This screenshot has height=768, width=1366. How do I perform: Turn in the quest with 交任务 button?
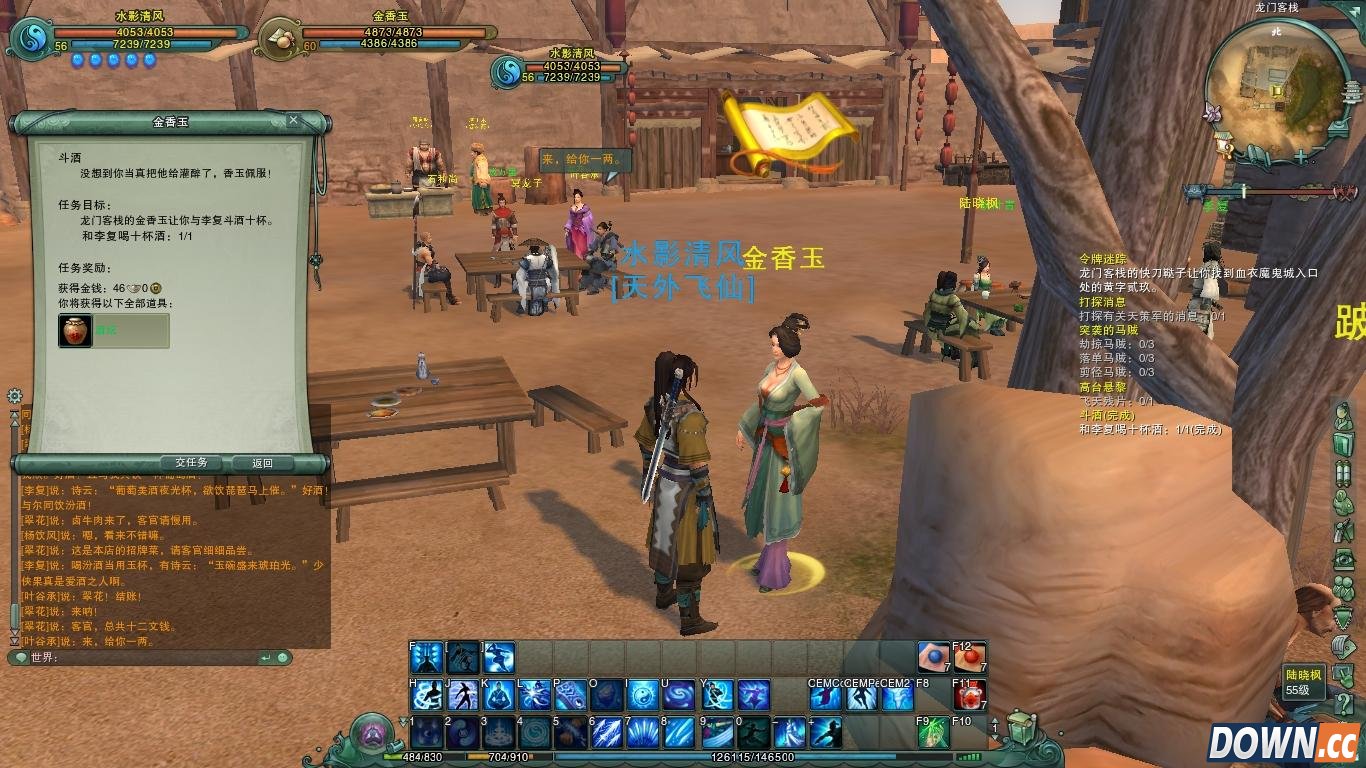190,463
